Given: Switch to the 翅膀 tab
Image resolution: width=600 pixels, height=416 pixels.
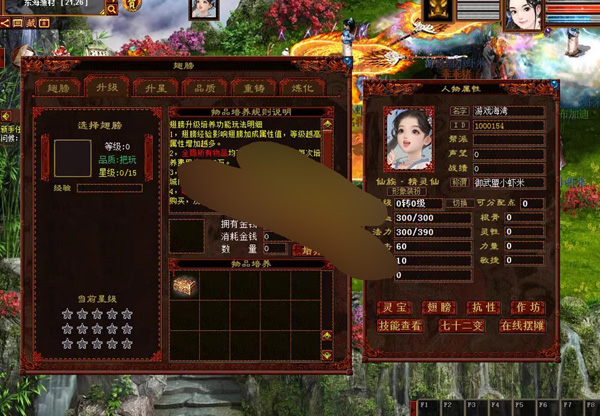Looking at the screenshot, I should tap(63, 87).
